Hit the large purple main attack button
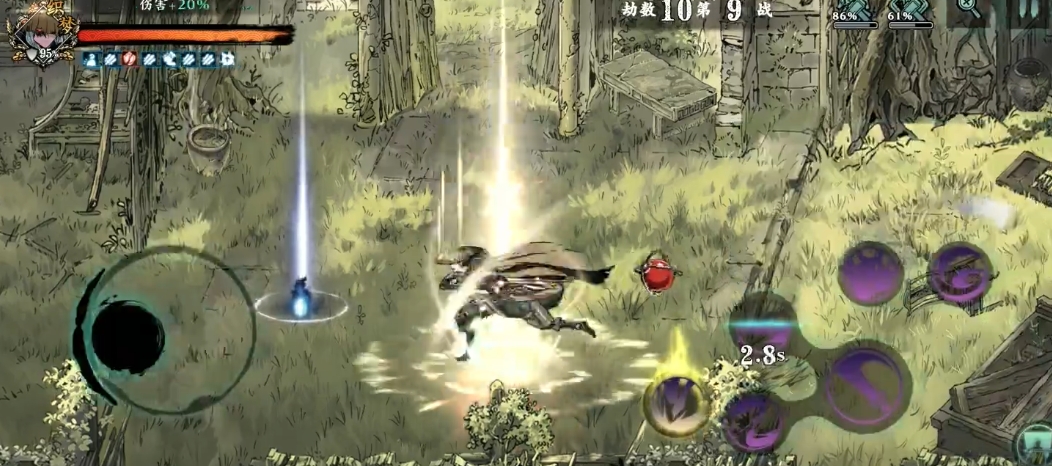 (866, 384)
